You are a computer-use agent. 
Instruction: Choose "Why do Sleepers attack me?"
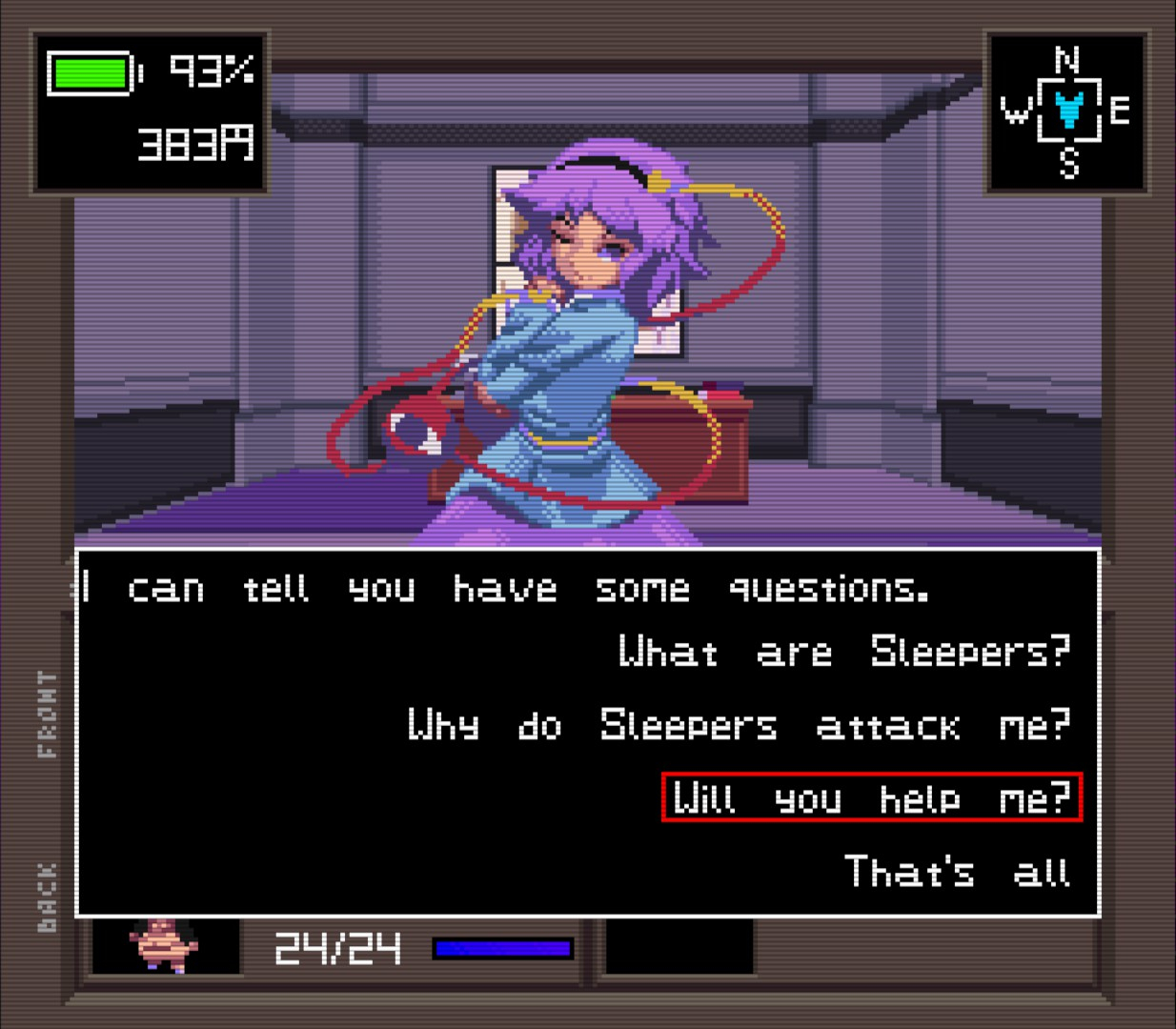(739, 726)
